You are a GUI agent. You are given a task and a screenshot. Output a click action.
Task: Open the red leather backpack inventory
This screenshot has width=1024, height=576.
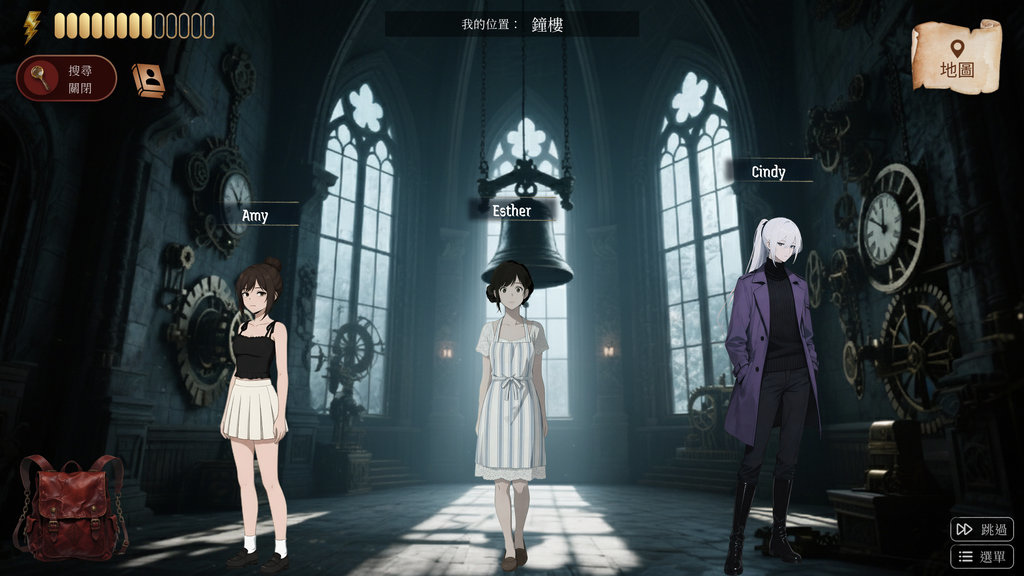point(71,507)
